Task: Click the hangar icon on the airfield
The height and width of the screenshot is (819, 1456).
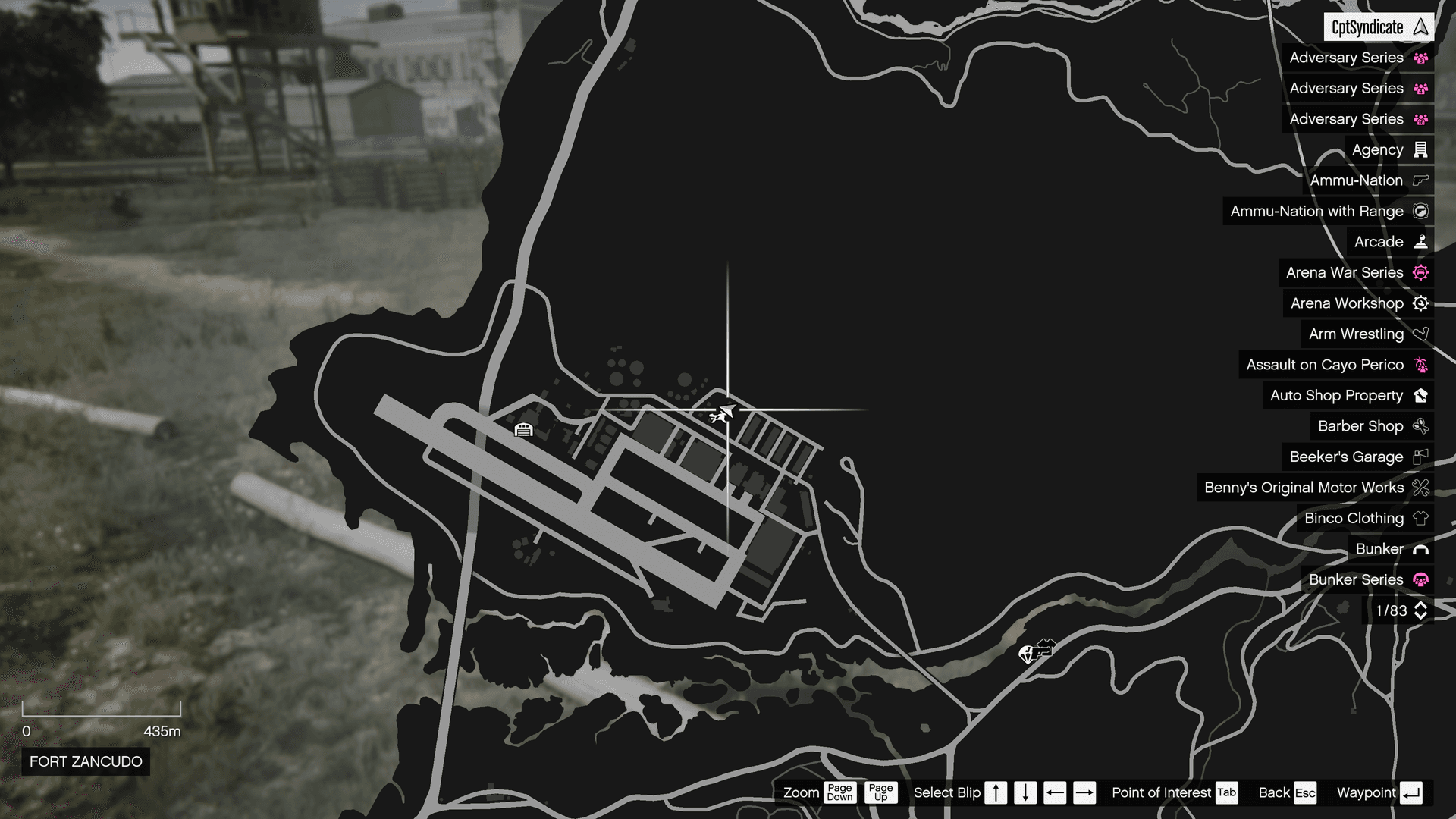Action: [524, 429]
